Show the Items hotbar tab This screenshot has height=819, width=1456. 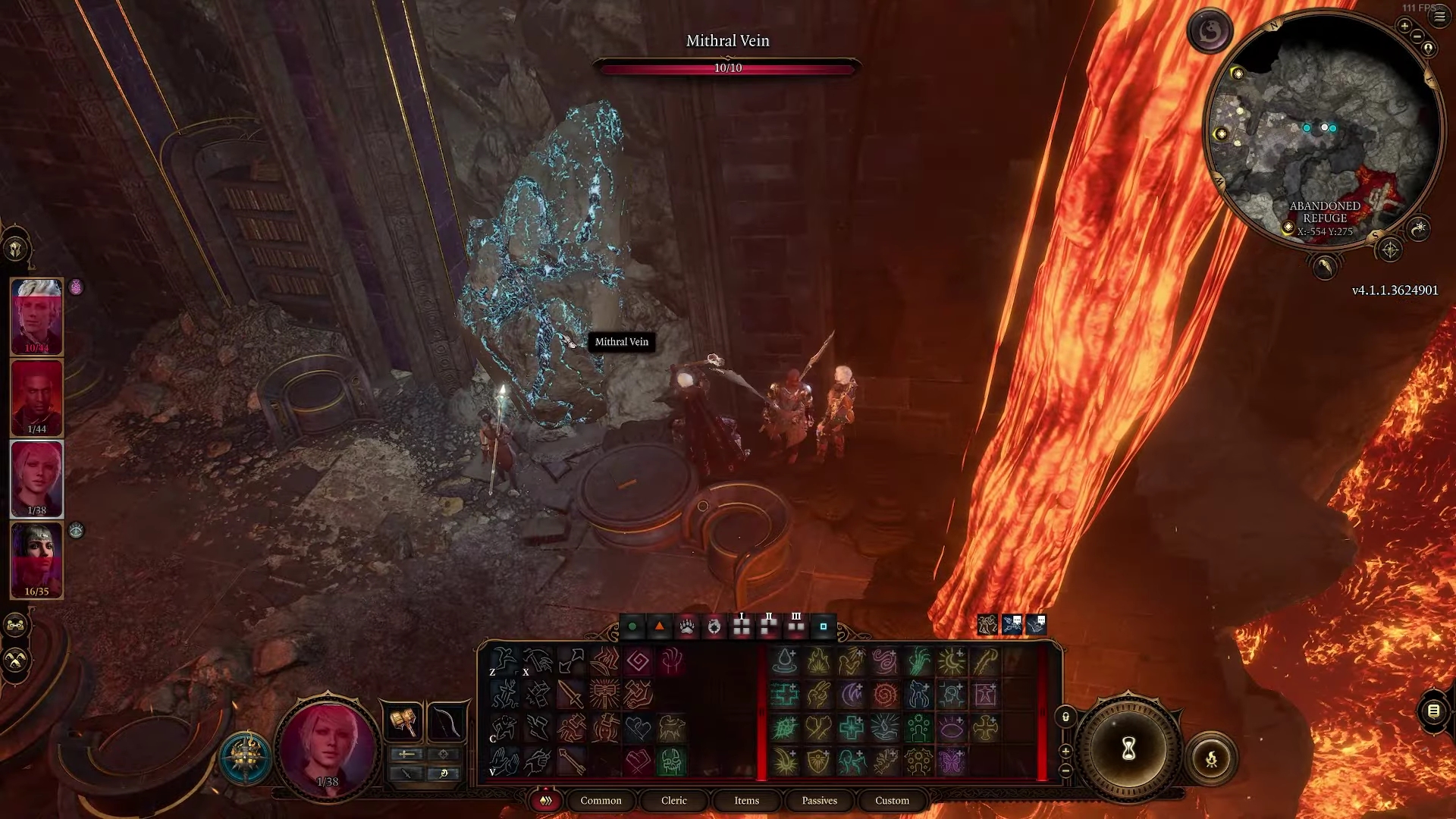click(746, 800)
